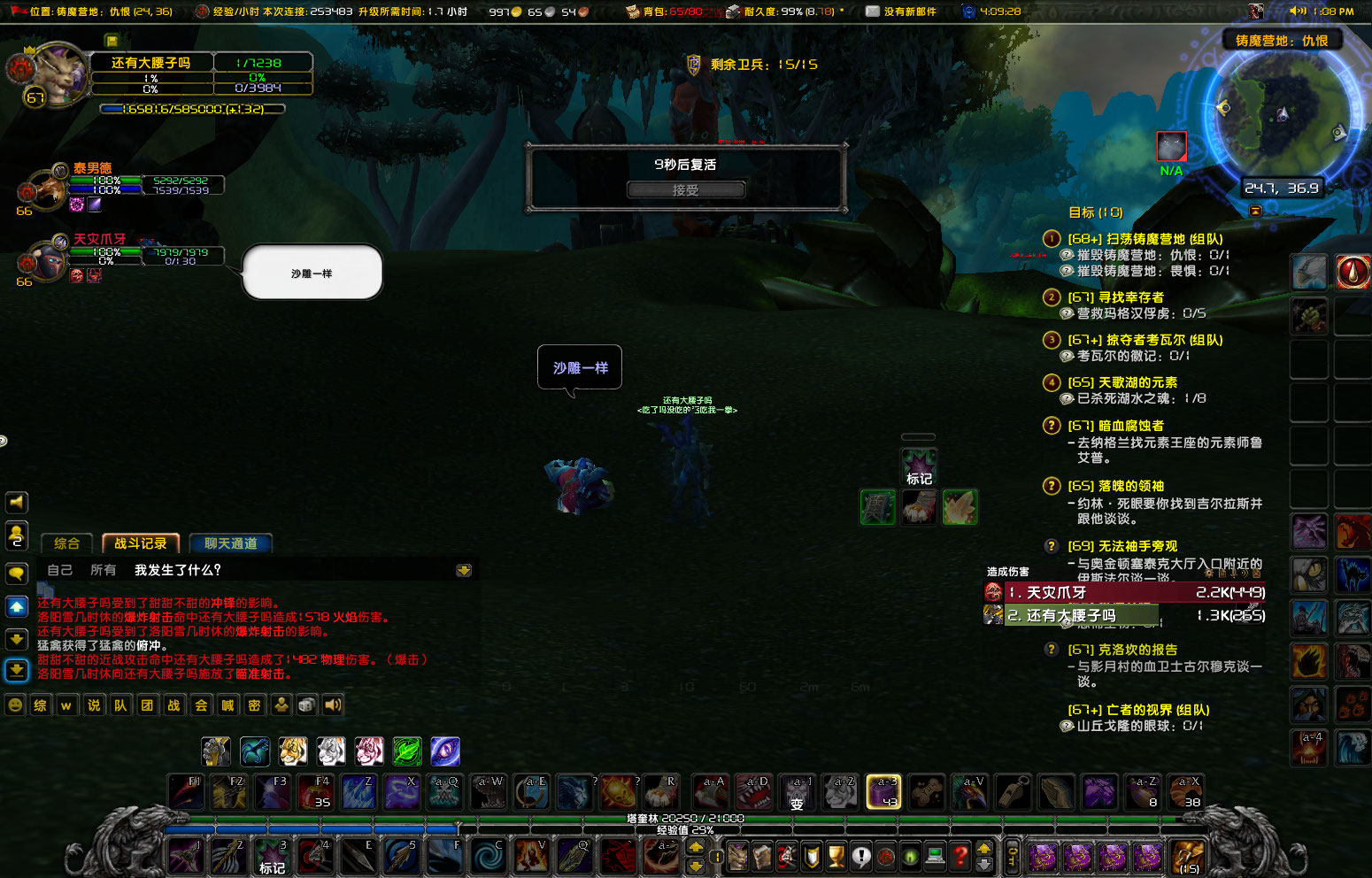
Task: Open the talents panel icon
Action: [785, 857]
